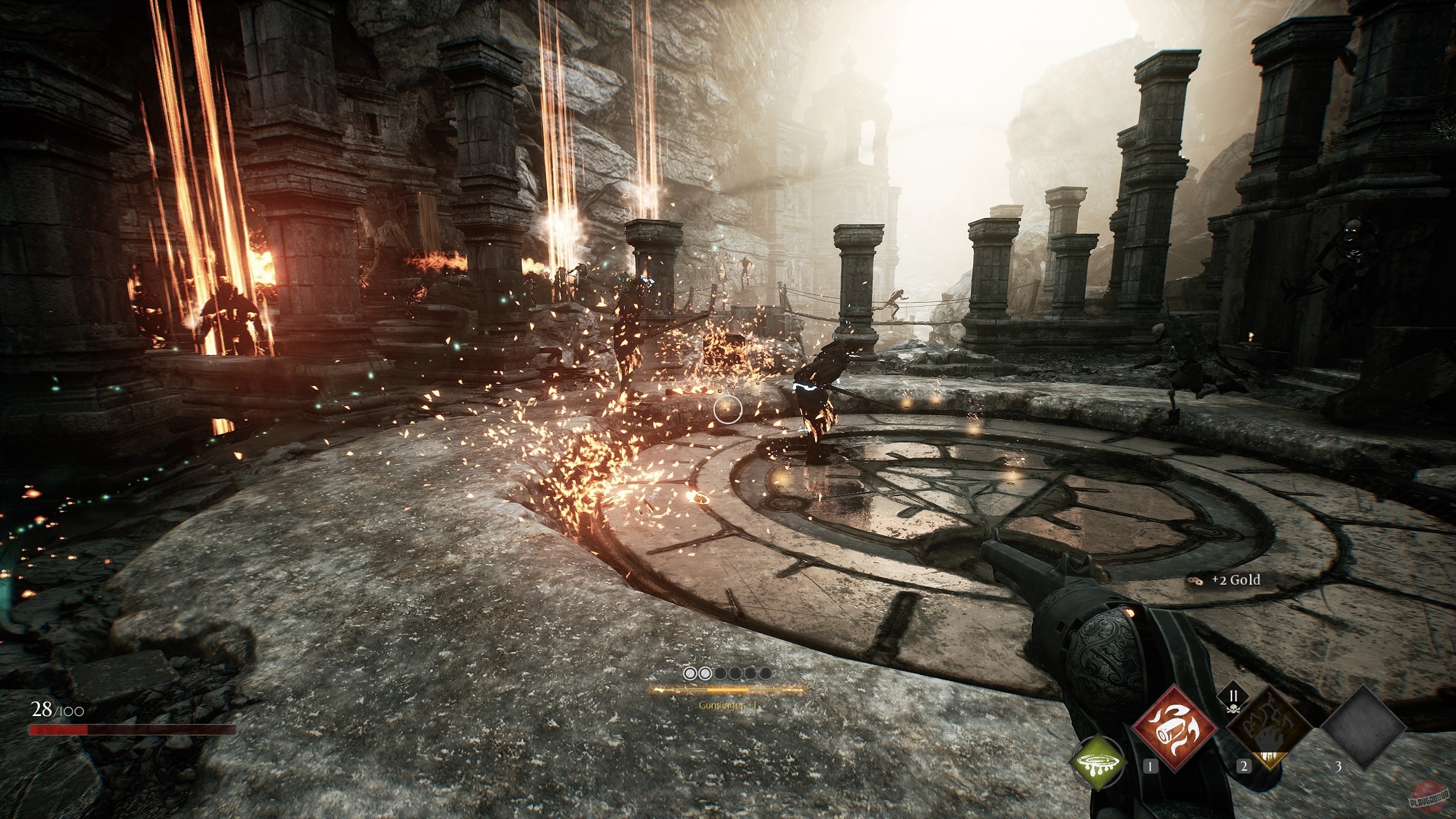Screen dimensions: 1456x819
Task: Click the number 3 hotkey label
Action: (x=1339, y=768)
